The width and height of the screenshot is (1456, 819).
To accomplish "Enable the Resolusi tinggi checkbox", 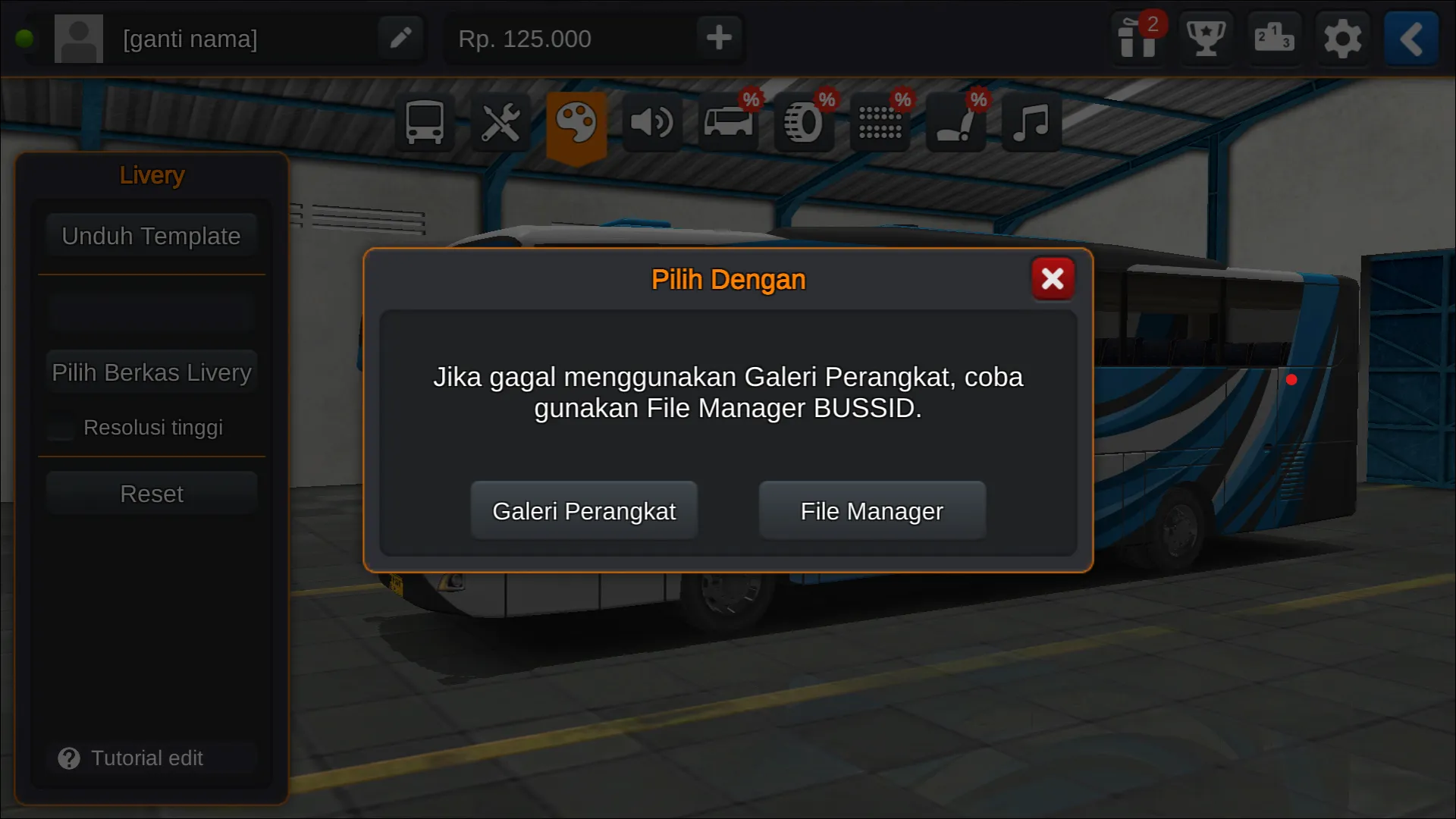I will [x=60, y=428].
